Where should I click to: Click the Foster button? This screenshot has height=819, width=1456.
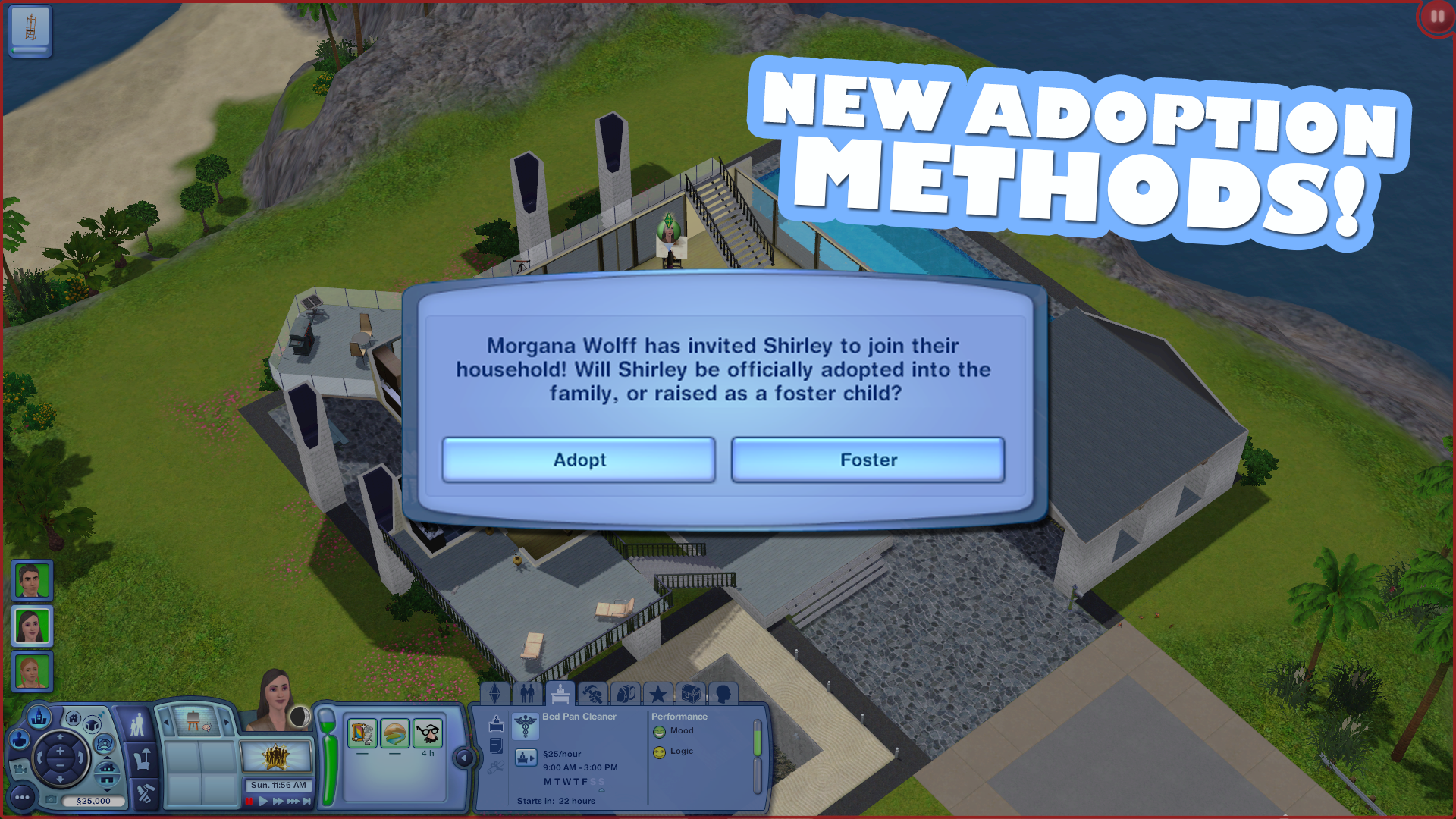868,460
